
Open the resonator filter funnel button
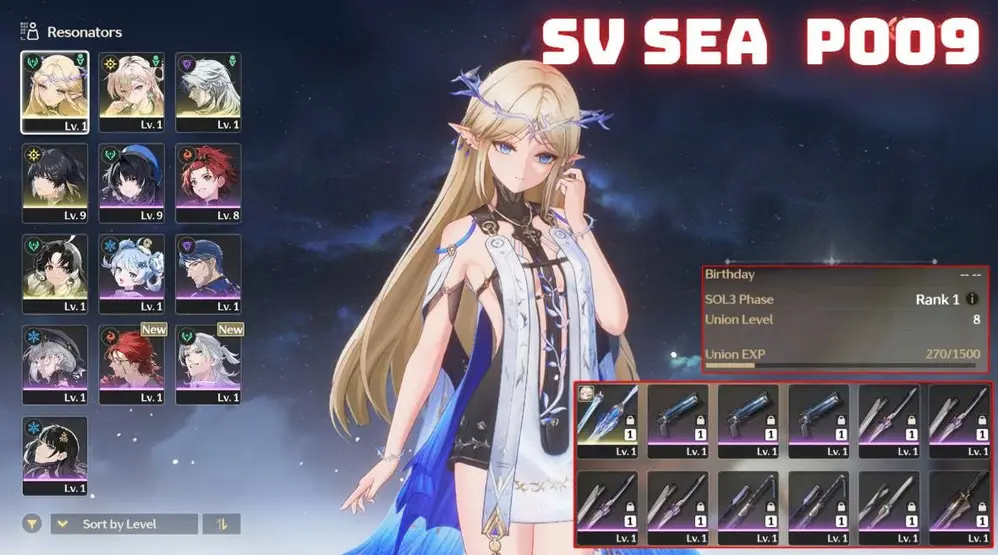(x=32, y=524)
